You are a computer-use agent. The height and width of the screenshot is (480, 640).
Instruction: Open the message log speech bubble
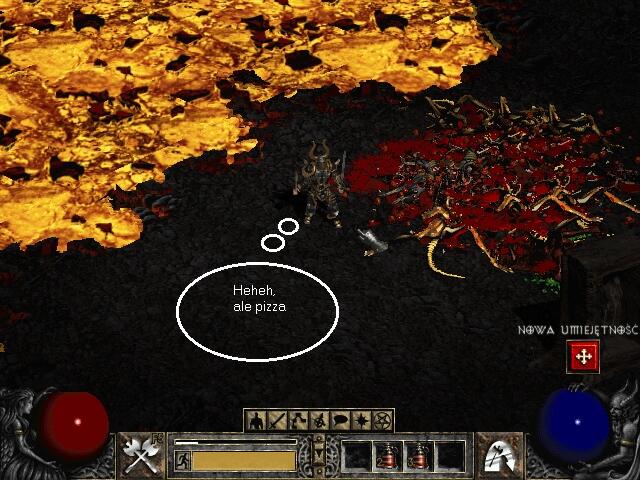[x=340, y=421]
